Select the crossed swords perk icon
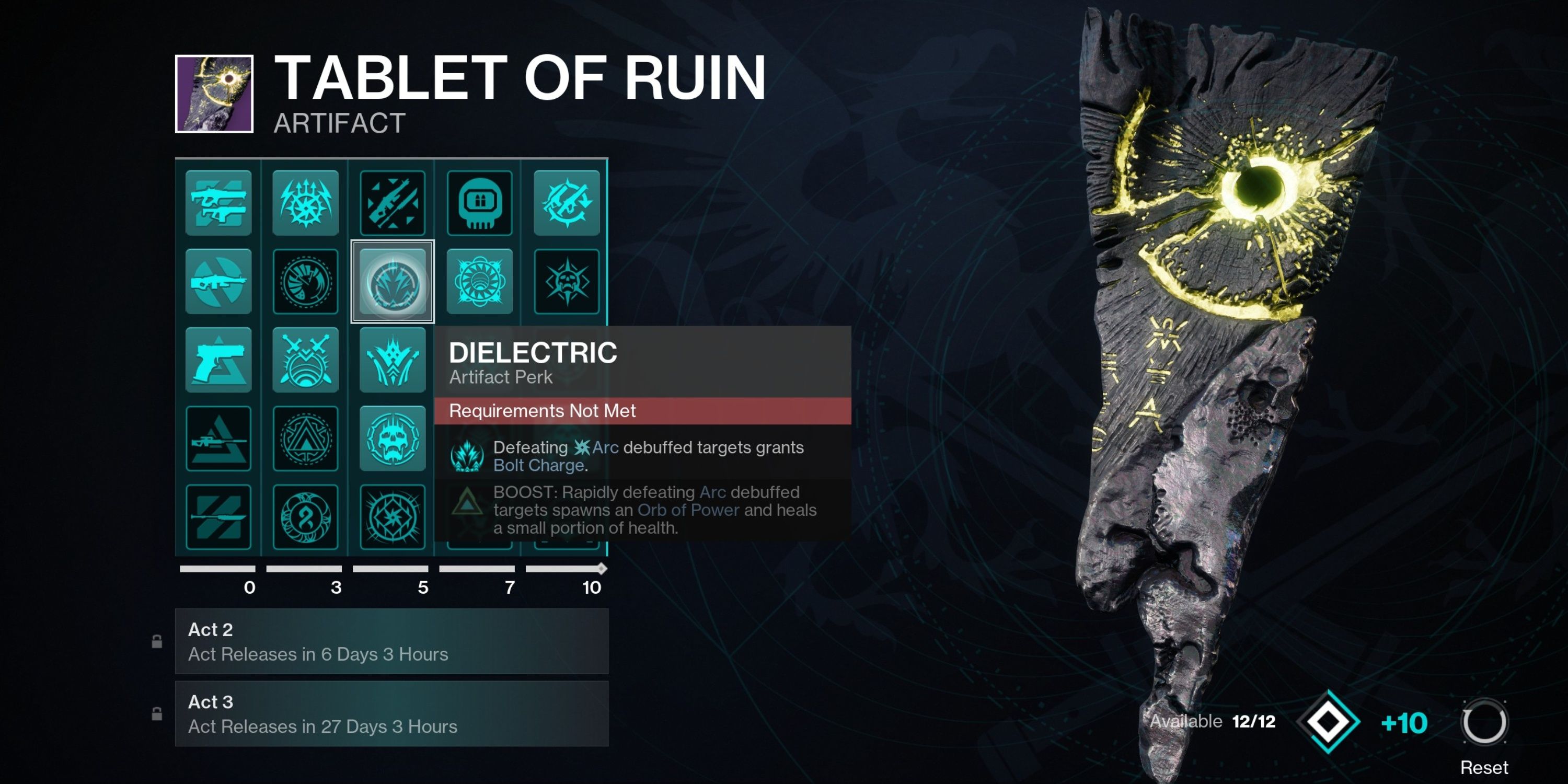Viewport: 1568px width, 784px height. tap(305, 360)
